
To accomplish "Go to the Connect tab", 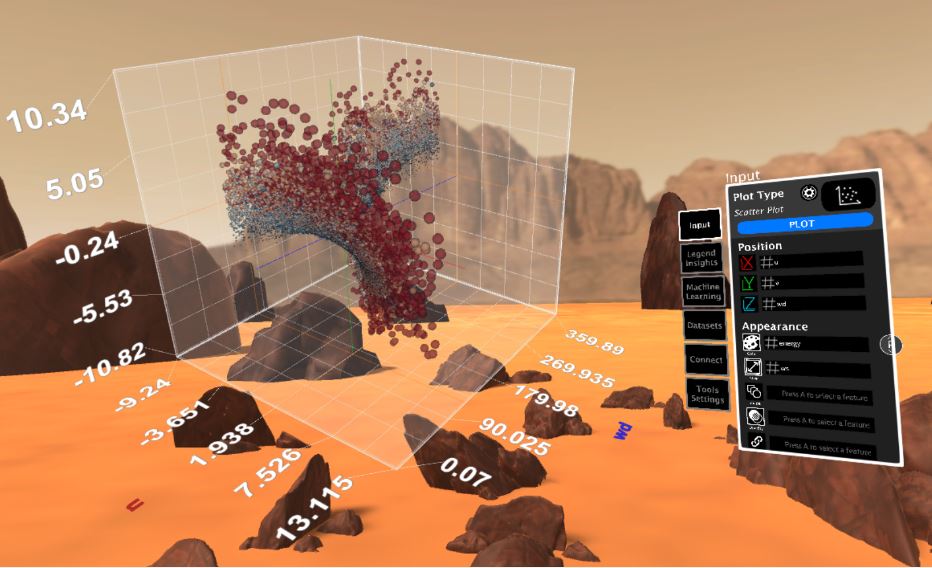I will tap(704, 359).
